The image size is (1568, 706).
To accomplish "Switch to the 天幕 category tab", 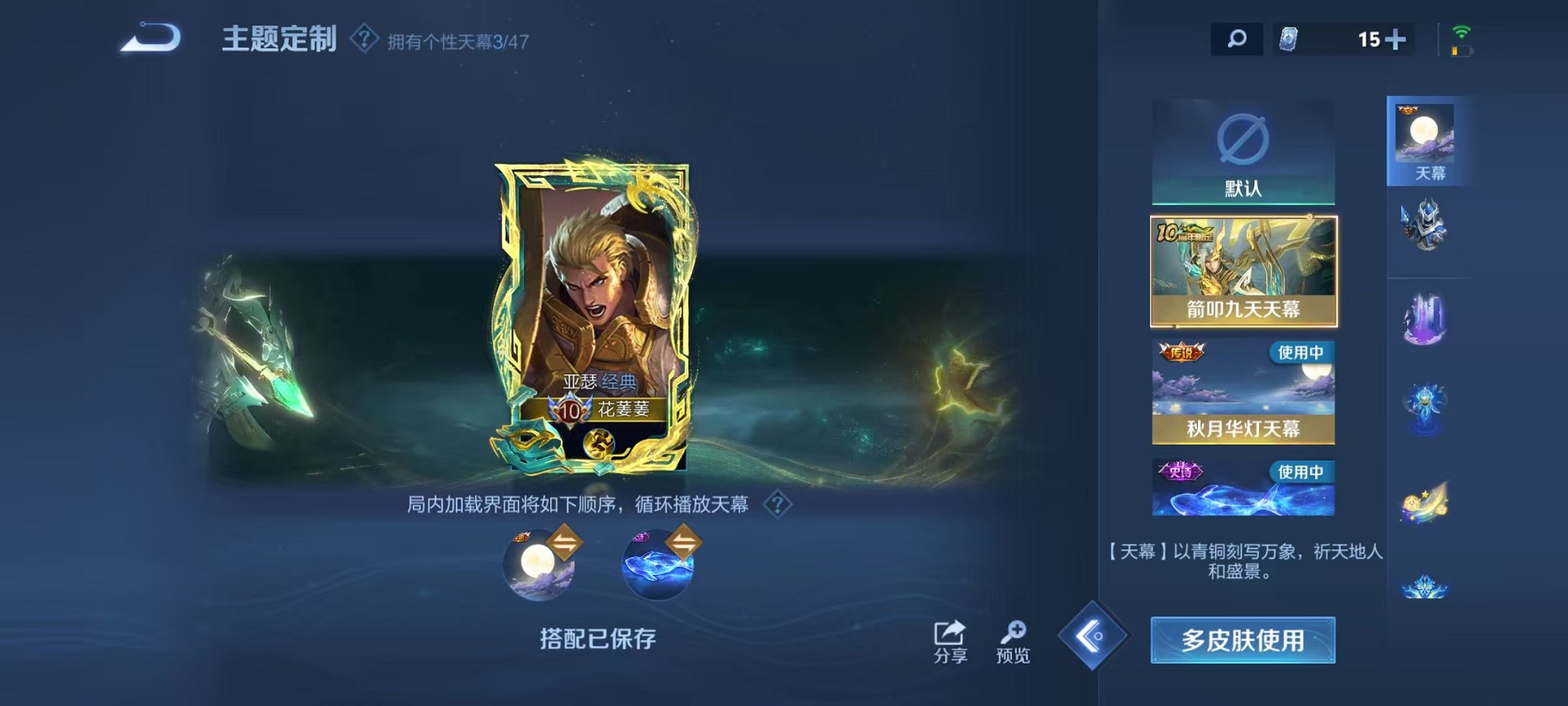I will [x=1426, y=138].
